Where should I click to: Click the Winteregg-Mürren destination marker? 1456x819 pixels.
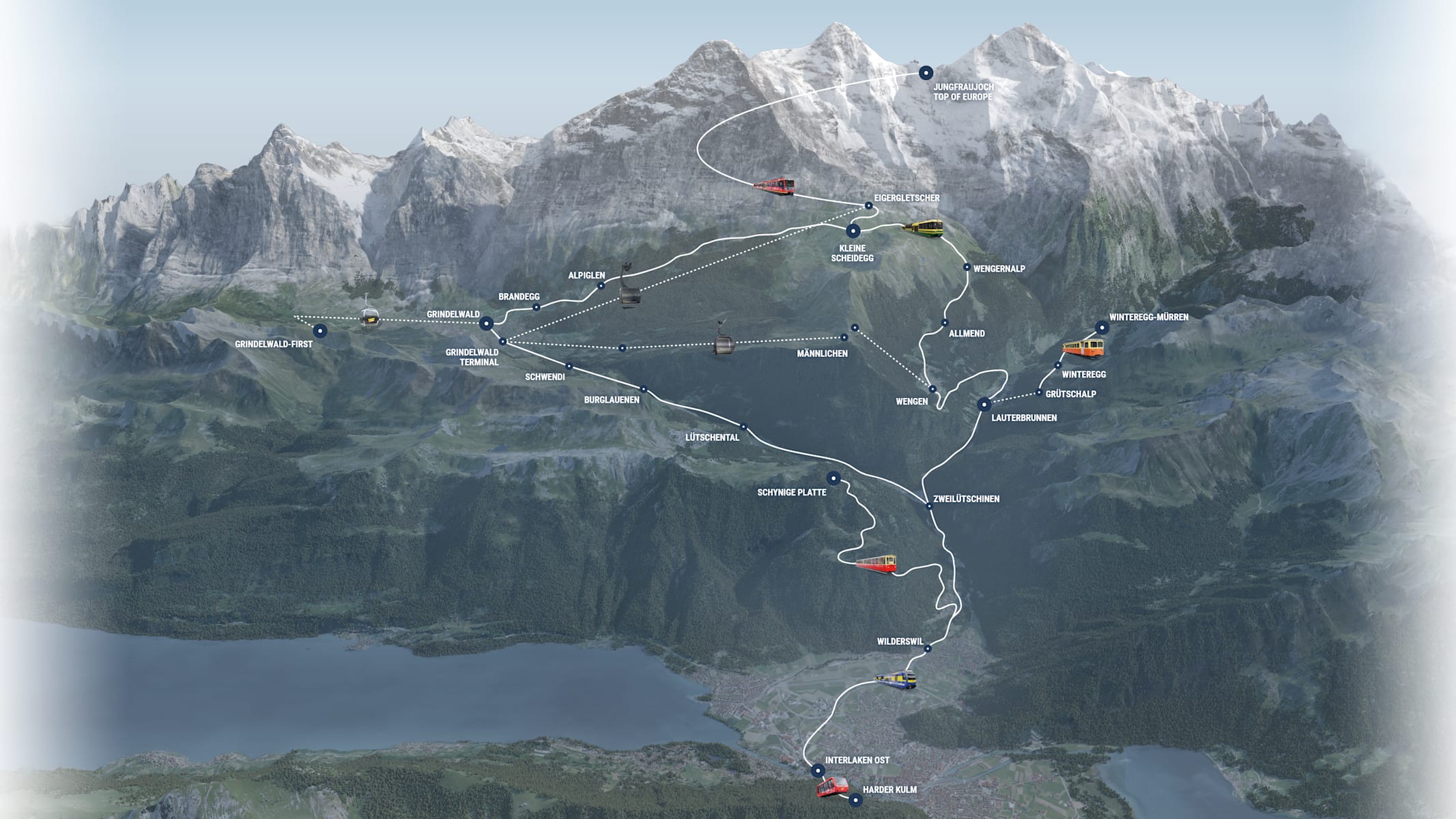click(x=1101, y=328)
